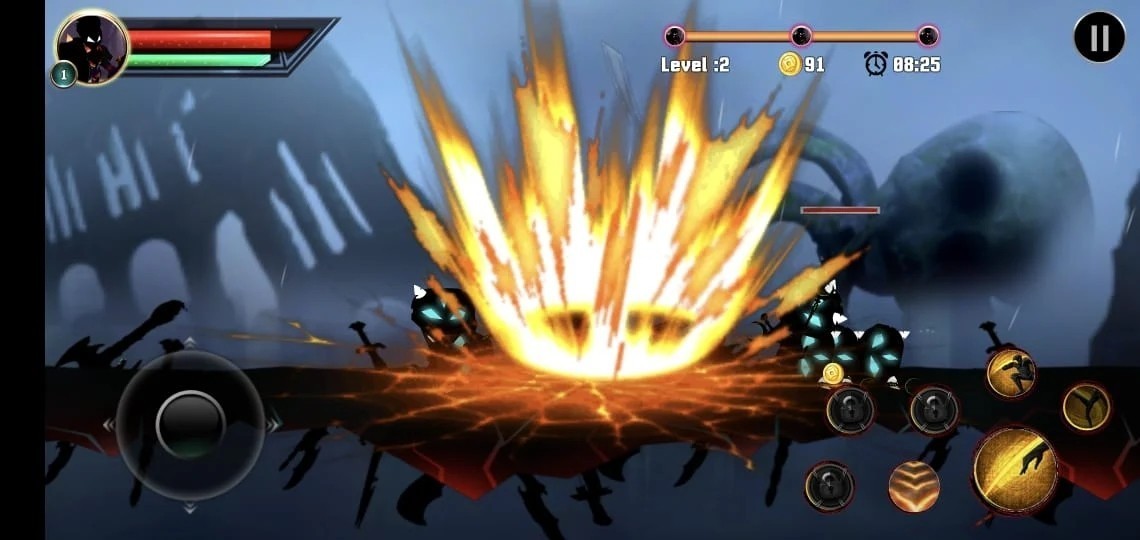Tap the virtual joystick knob
This screenshot has height=540, width=1140.
pyautogui.click(x=190, y=424)
